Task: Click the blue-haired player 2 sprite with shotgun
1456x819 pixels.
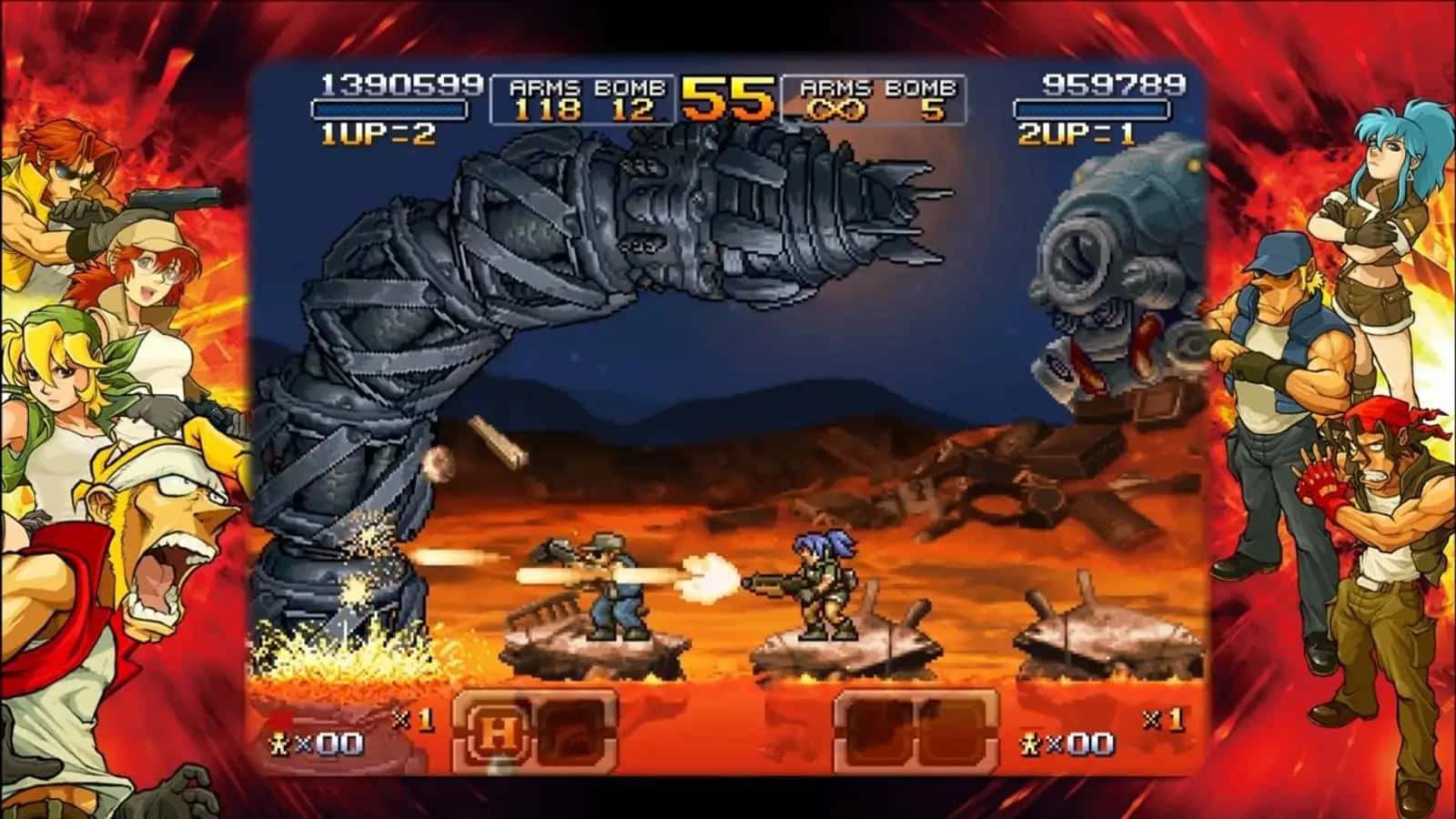Action: tap(824, 591)
